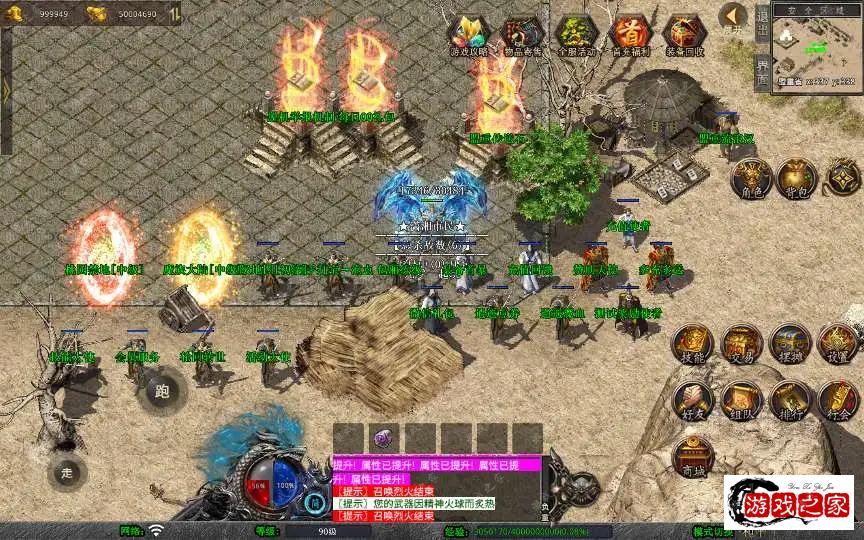Open the 背包 backpack
864x540 pixels.
[x=797, y=178]
